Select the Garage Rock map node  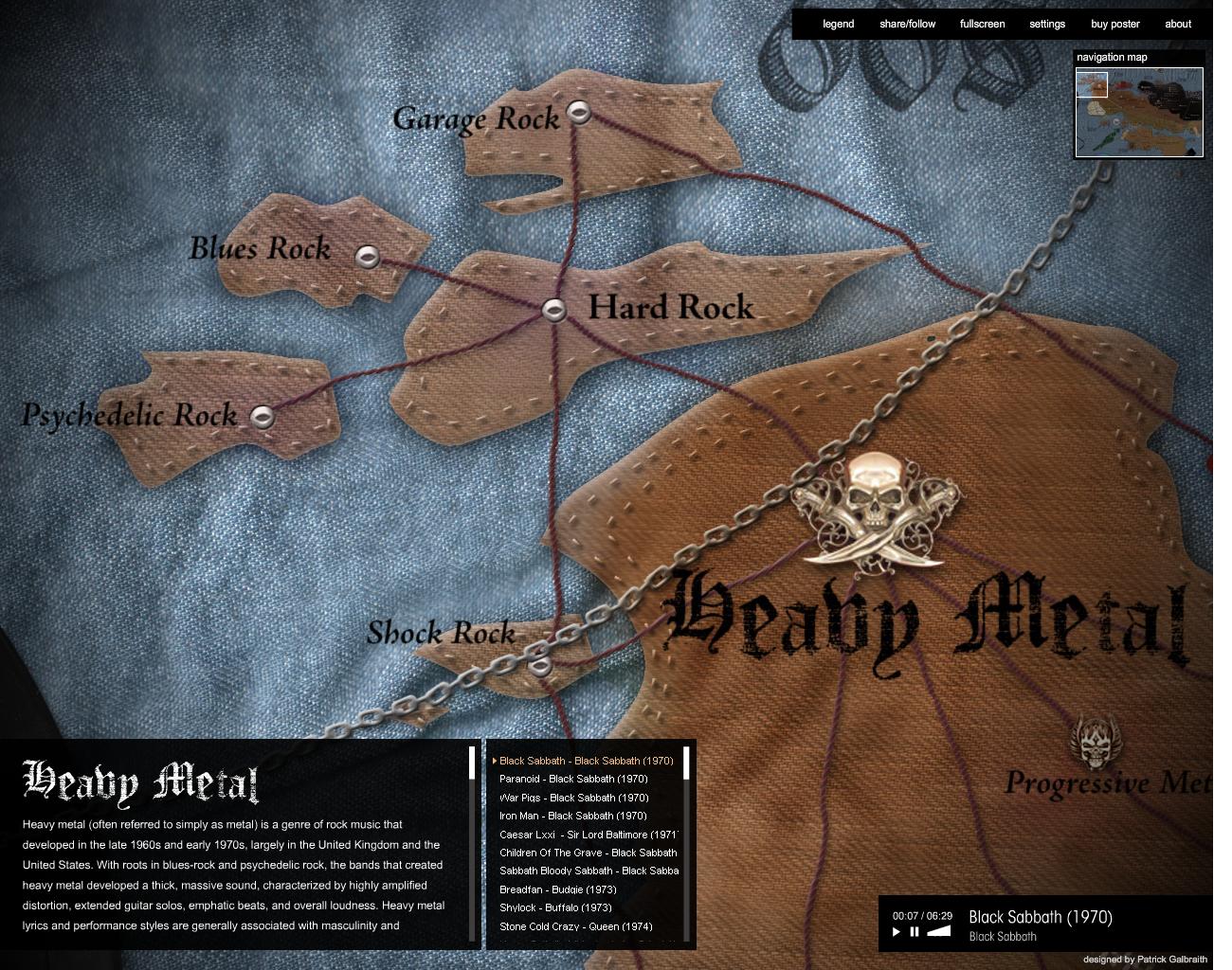point(579,115)
